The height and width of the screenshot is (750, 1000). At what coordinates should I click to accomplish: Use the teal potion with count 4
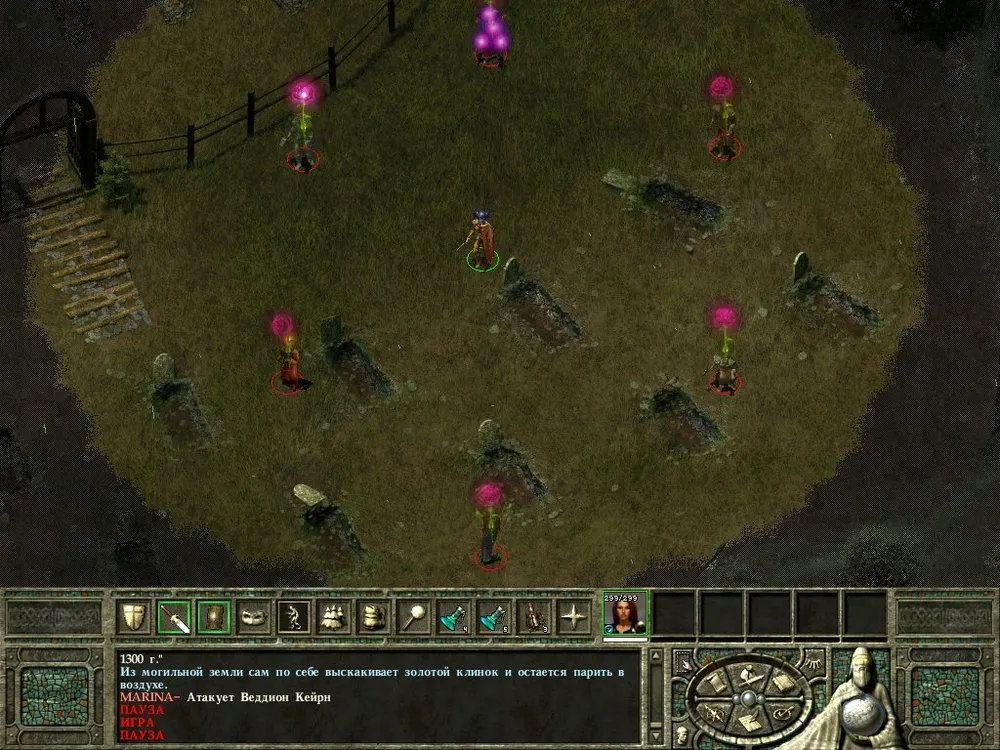[454, 617]
